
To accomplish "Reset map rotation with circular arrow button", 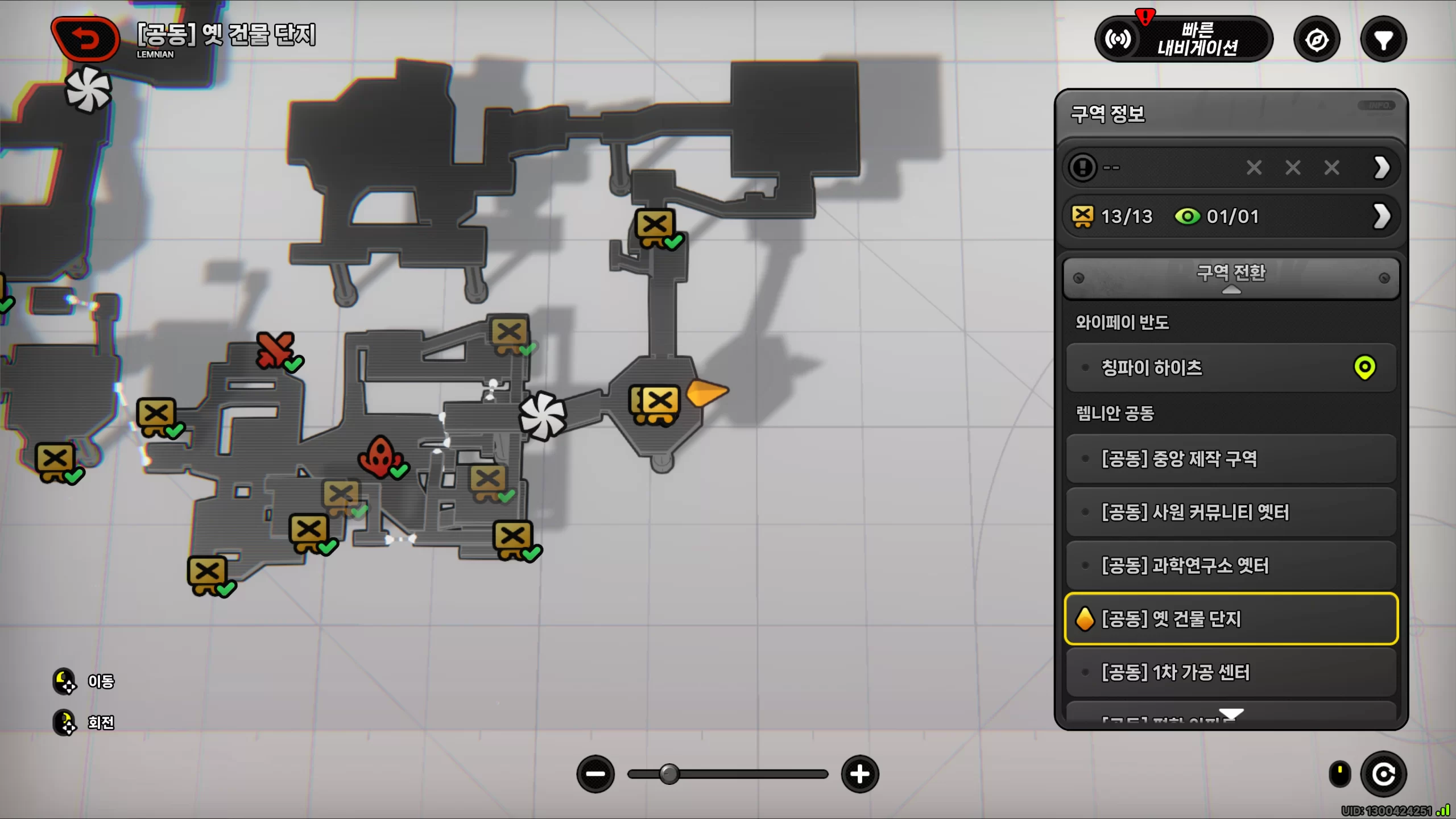I will (x=1383, y=774).
